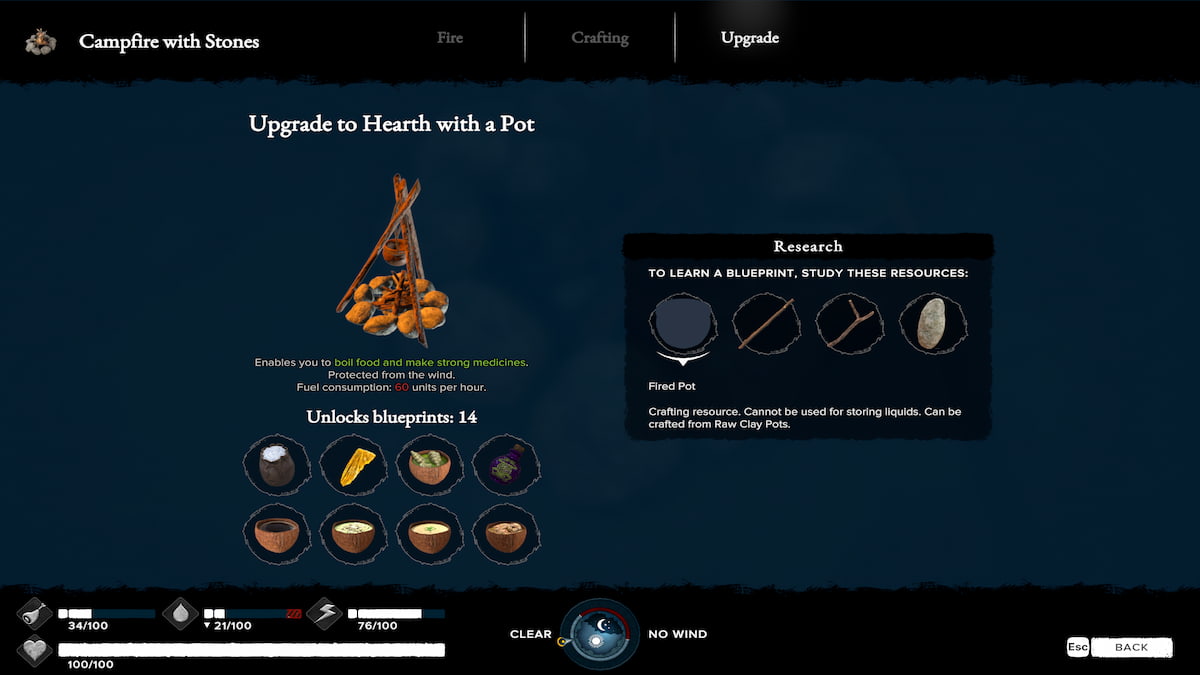Pick the purple potion bottle blueprint
Viewport: 1200px width, 675px height.
[x=507, y=465]
